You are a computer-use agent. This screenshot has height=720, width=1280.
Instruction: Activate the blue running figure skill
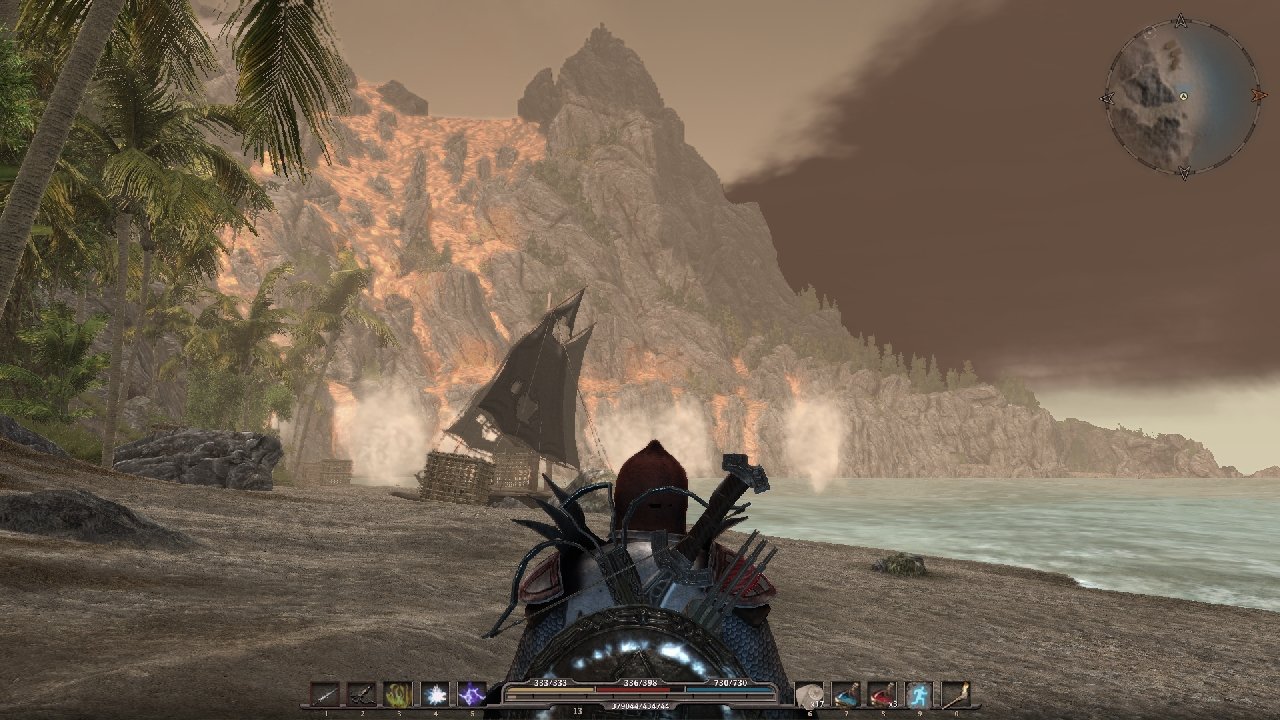coord(919,694)
